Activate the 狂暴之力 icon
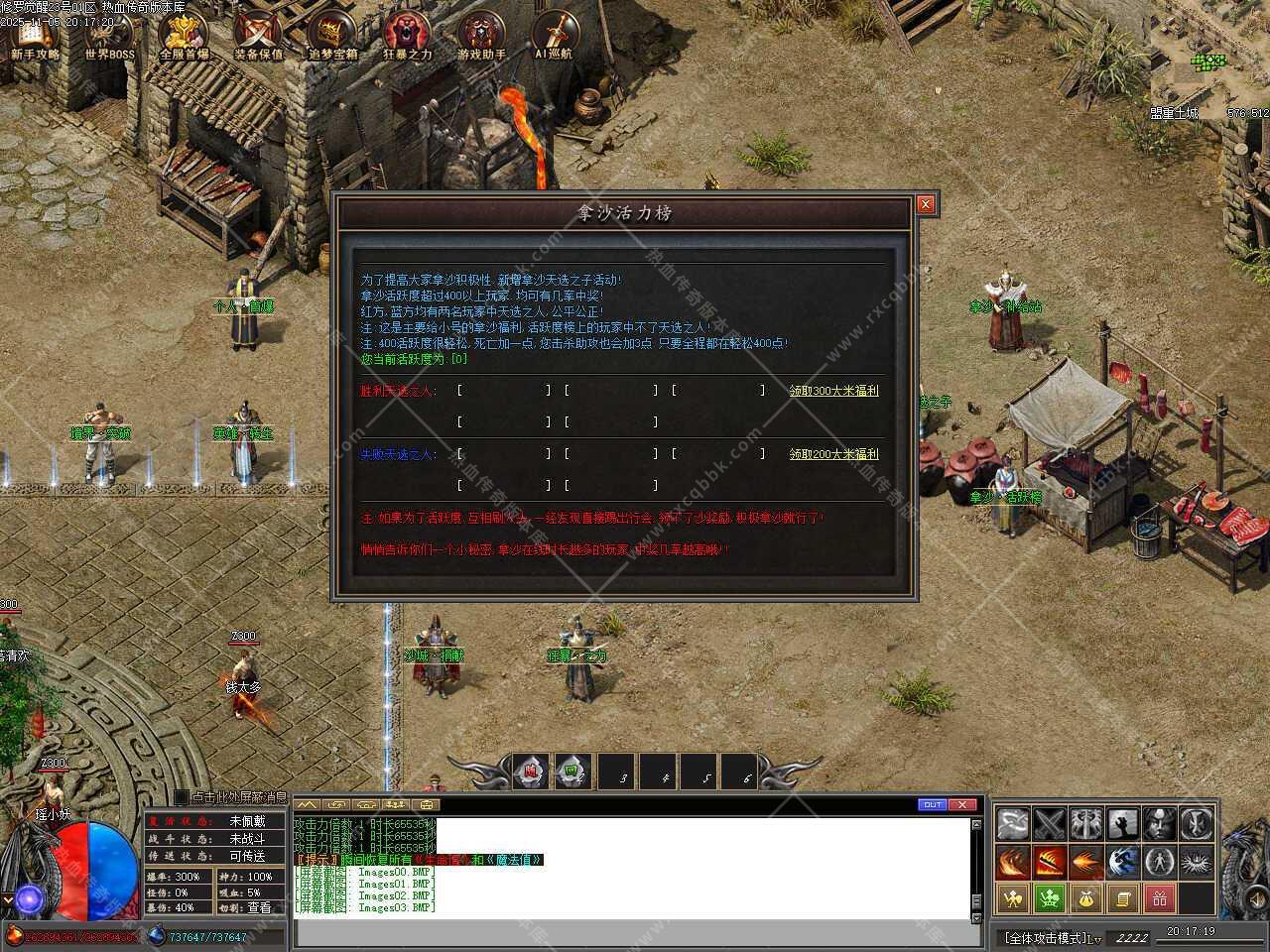 pos(407,35)
